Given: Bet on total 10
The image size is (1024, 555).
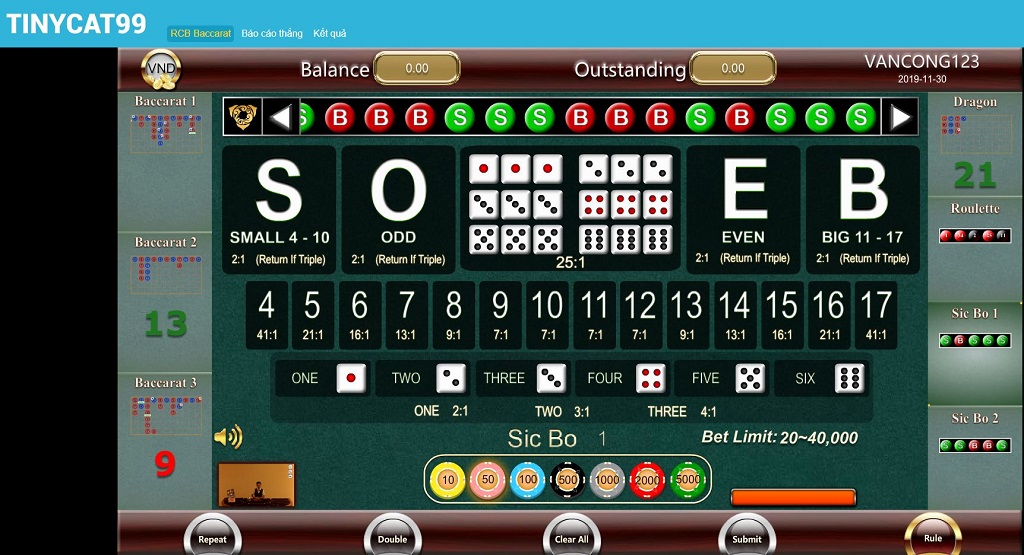Looking at the screenshot, I should click(547, 314).
